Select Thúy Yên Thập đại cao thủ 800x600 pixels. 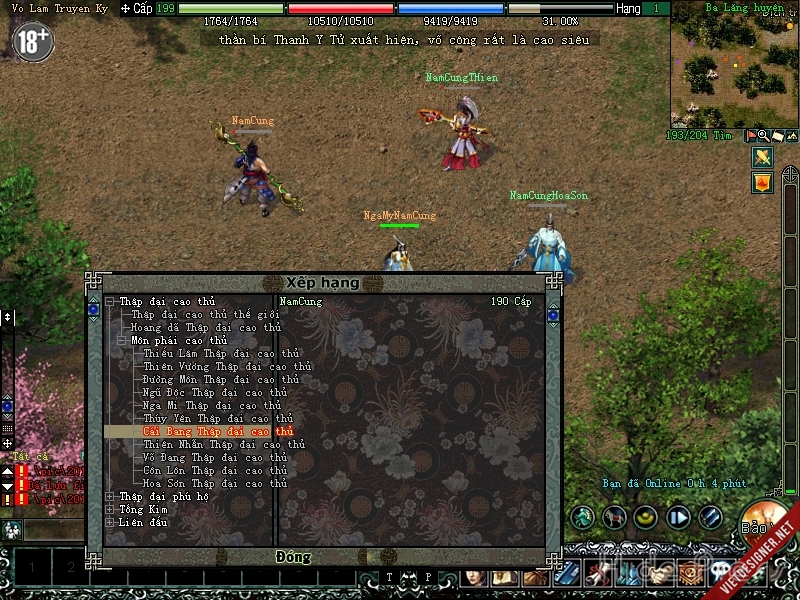[x=217, y=418]
